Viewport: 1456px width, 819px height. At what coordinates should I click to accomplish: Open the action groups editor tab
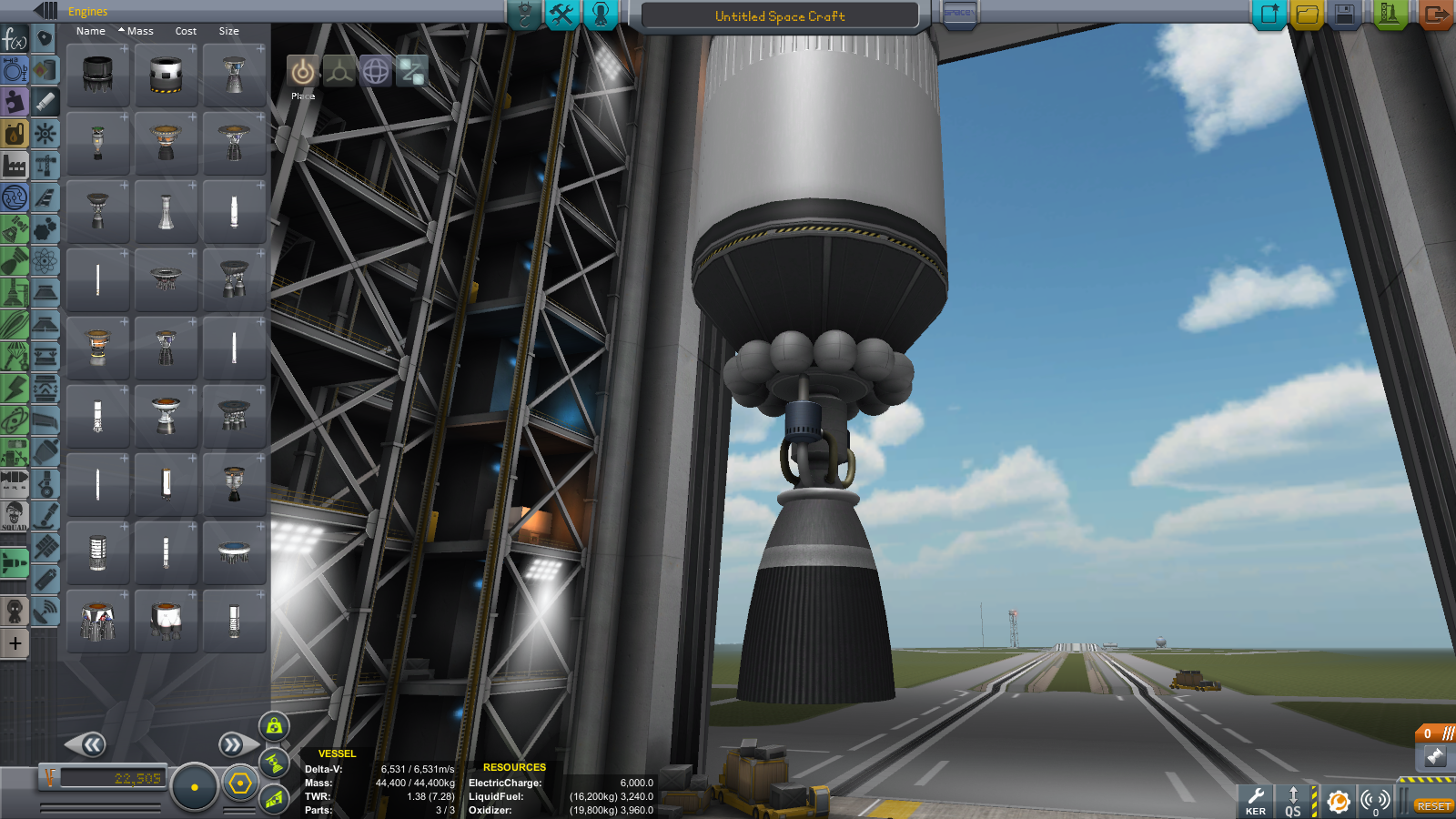click(561, 15)
